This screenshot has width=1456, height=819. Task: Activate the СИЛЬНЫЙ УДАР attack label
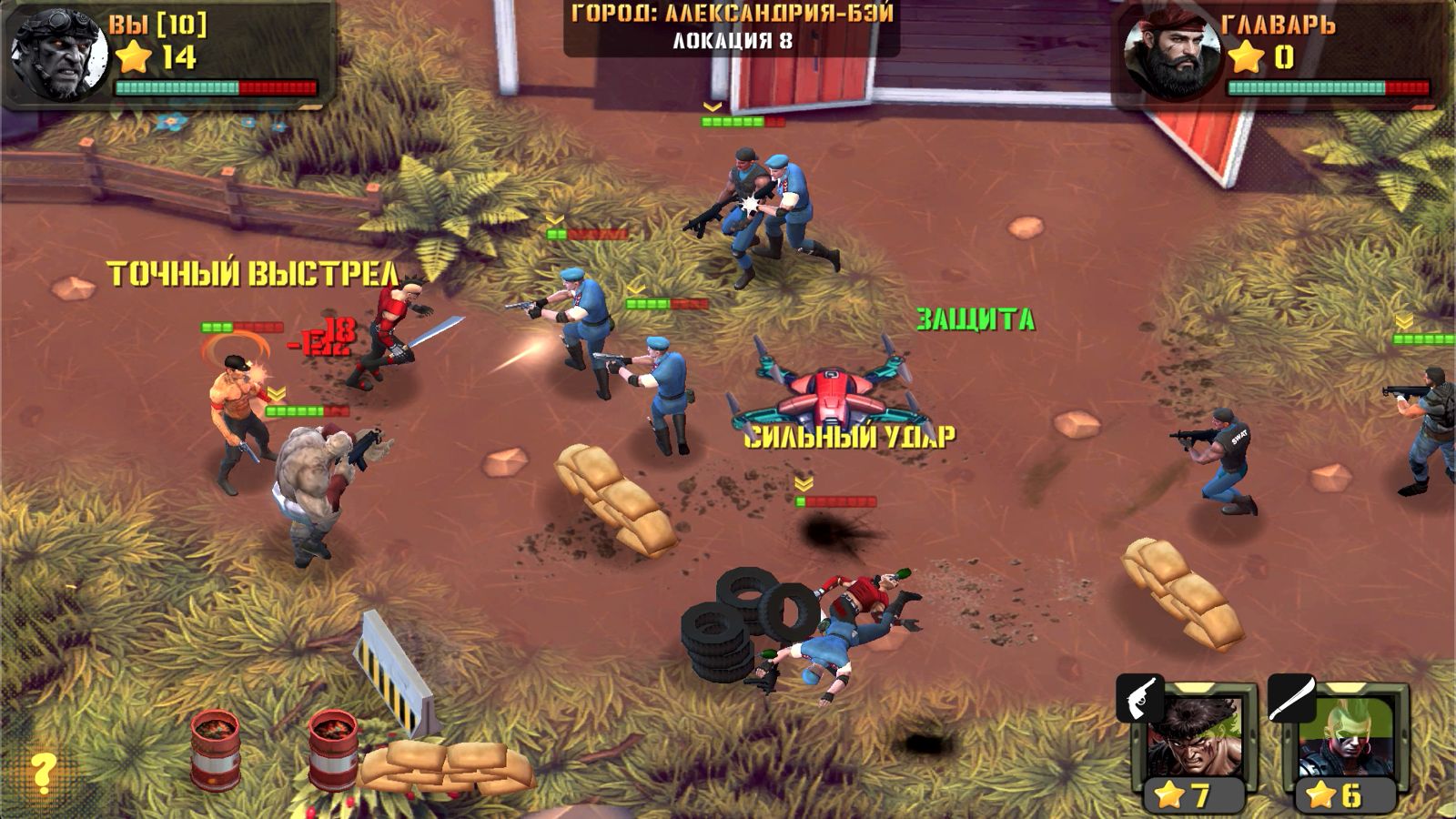click(851, 435)
